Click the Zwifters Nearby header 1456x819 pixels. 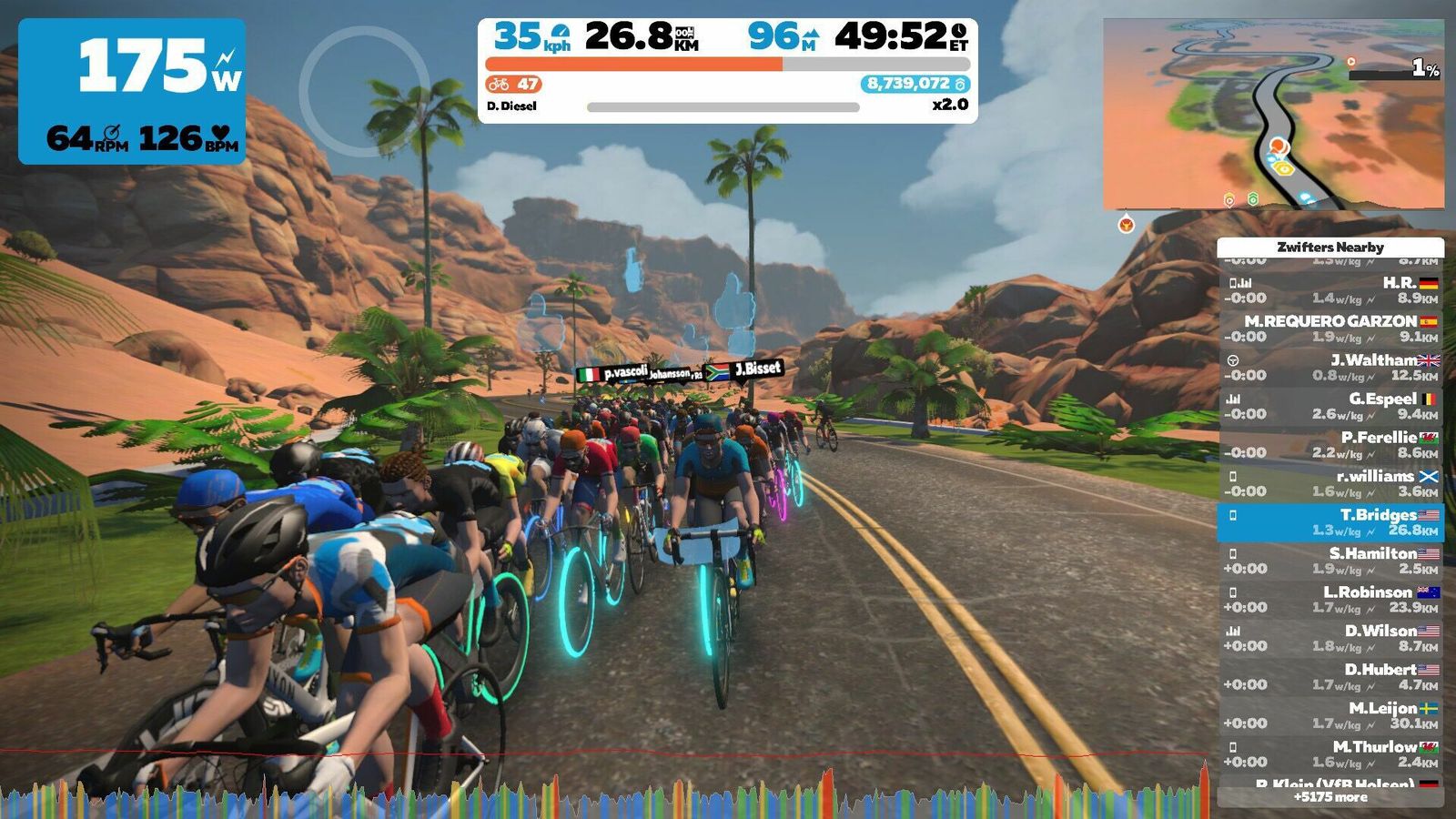1330,247
